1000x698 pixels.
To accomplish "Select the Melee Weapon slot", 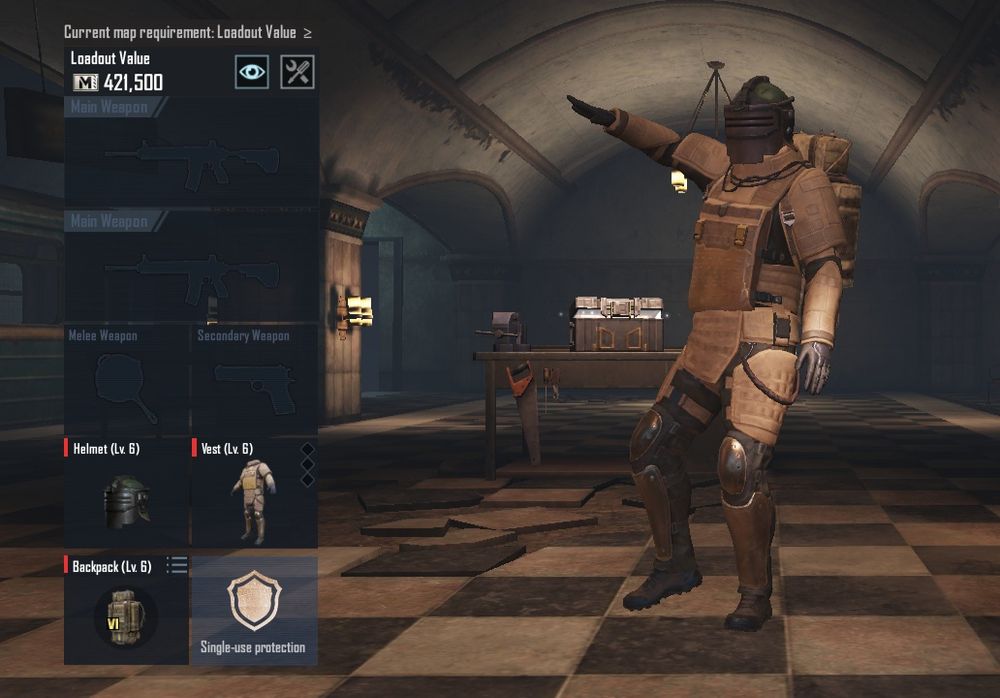I will (127, 380).
